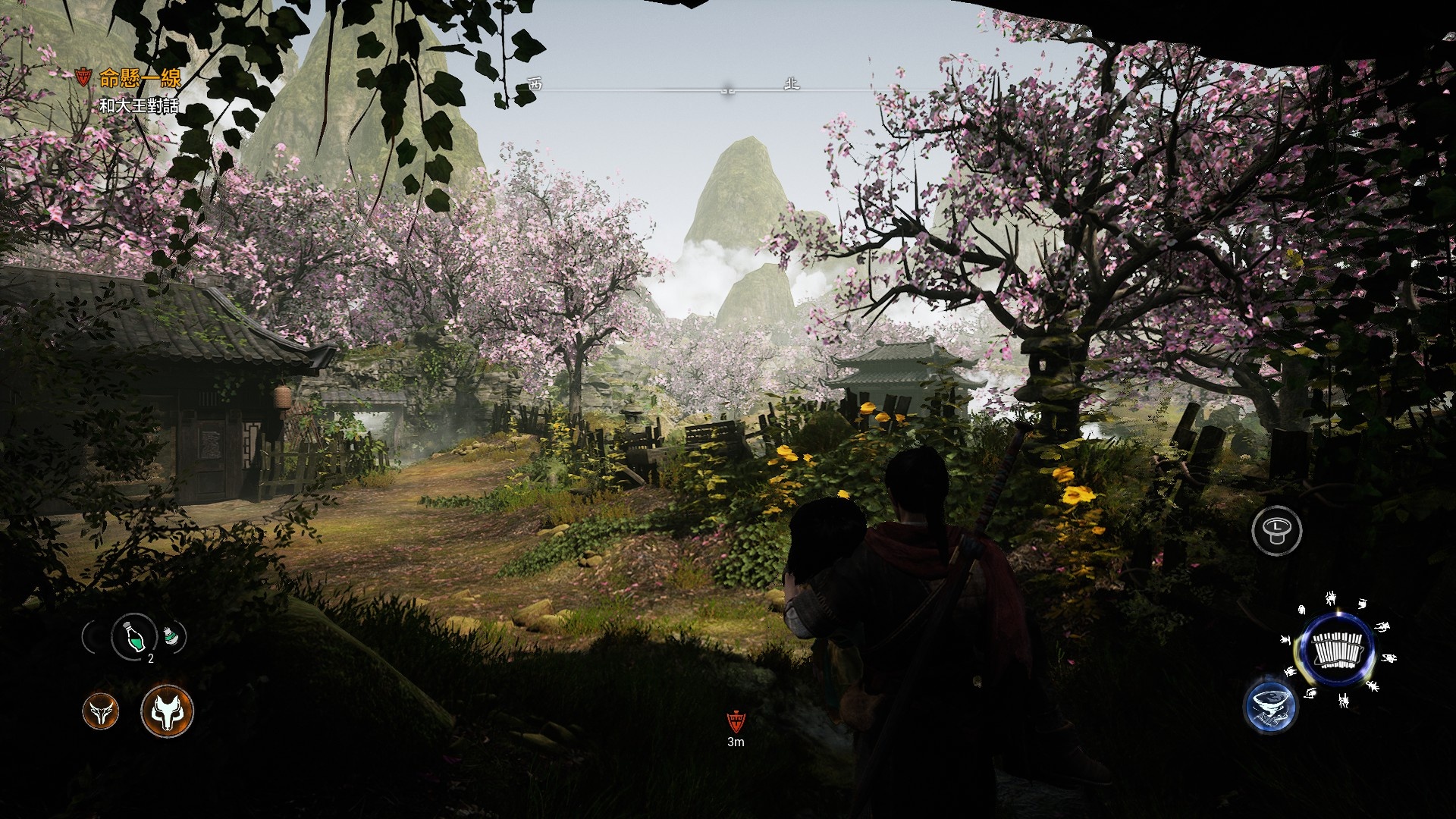1456x819 pixels.
Task: Open the 命懸一線 quest tracker
Action: pos(140,78)
